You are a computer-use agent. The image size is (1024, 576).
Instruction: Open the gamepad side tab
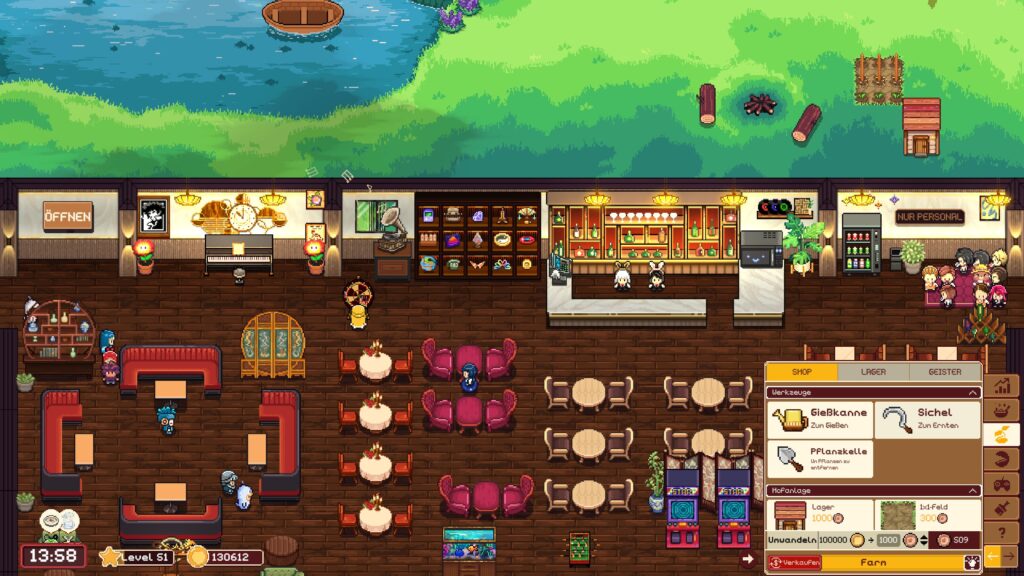[x=1002, y=484]
